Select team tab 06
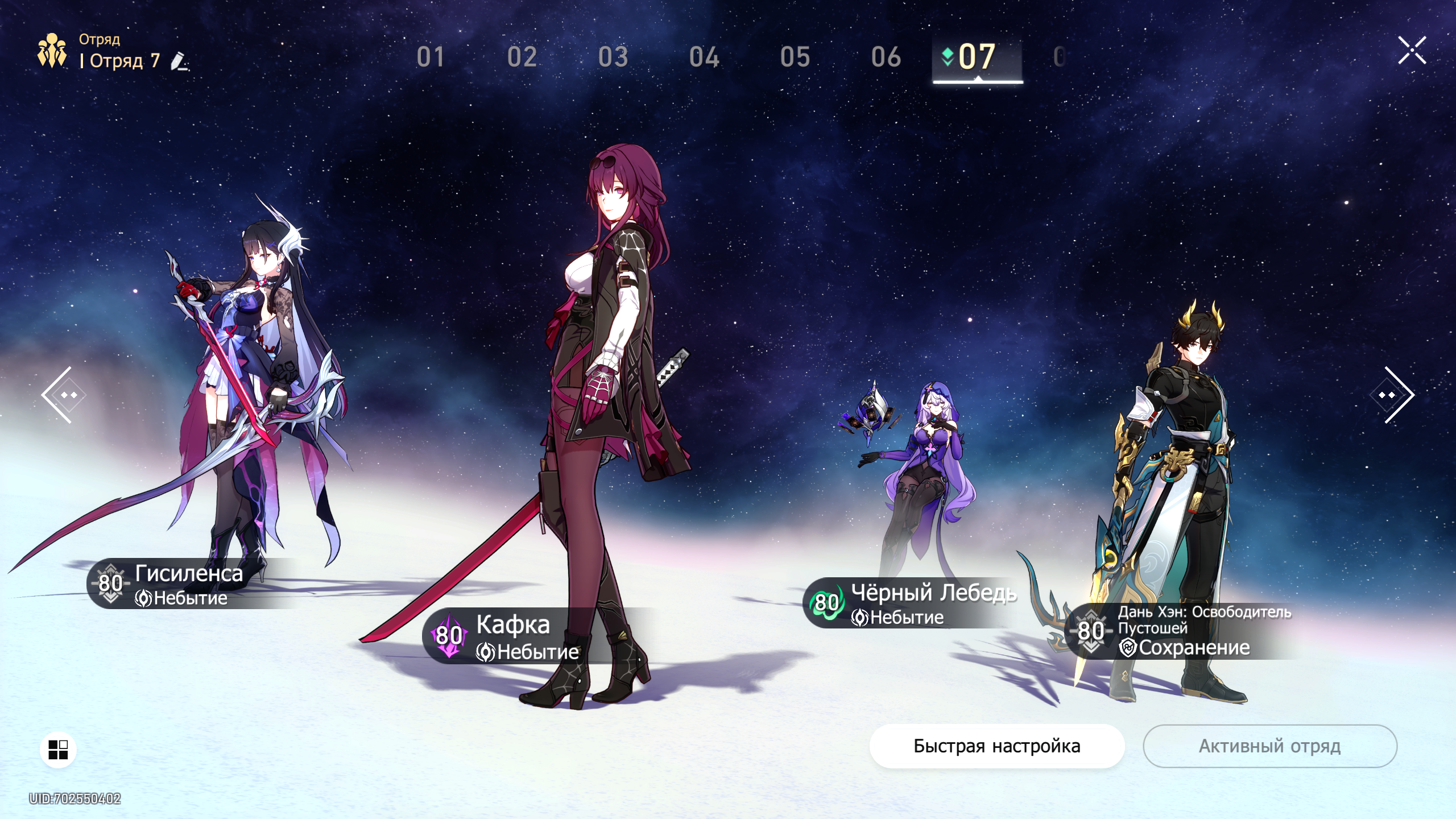This screenshot has height=819, width=1456. tap(886, 57)
